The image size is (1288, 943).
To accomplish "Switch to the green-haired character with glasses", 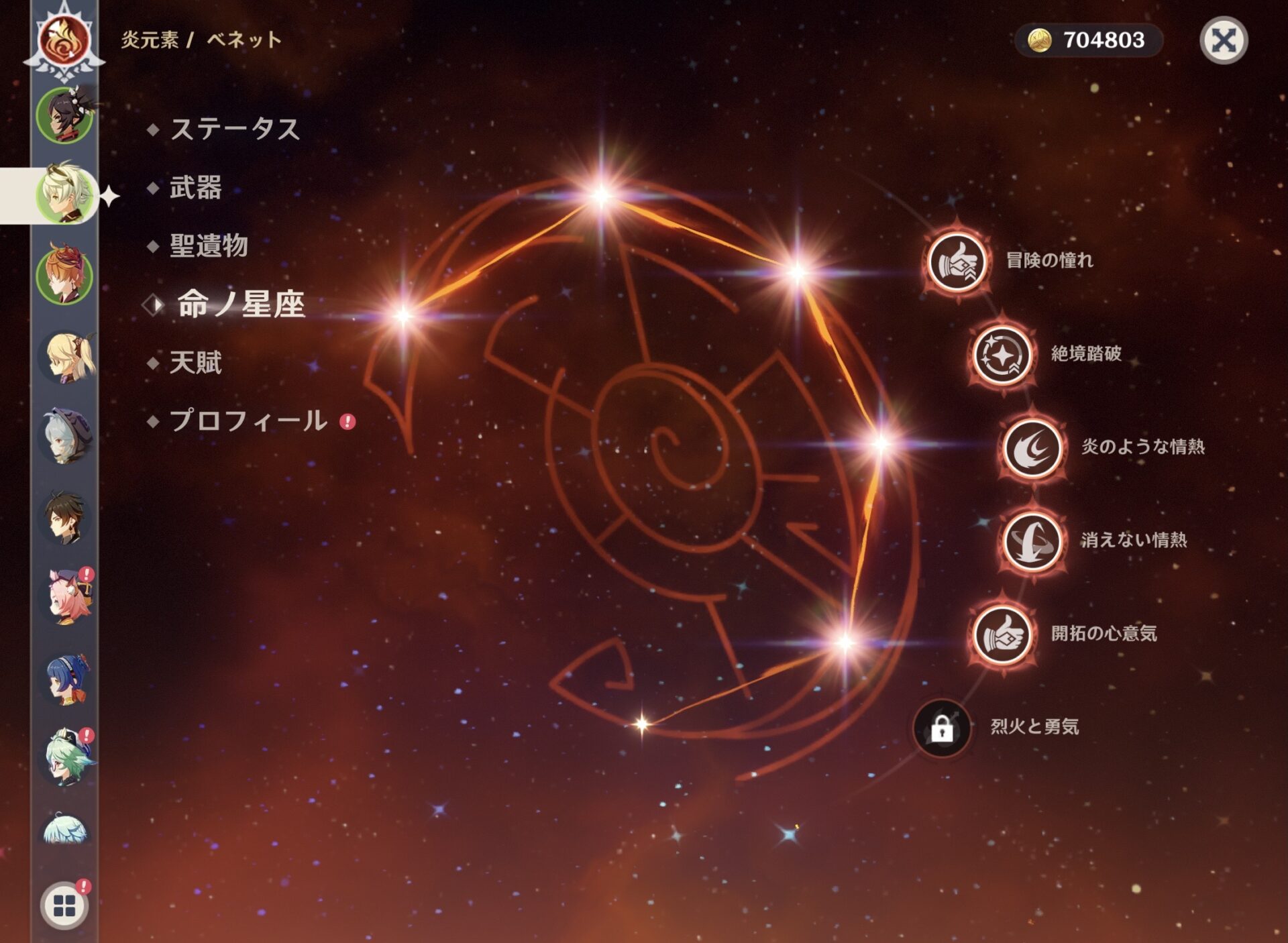I will coord(66,757).
